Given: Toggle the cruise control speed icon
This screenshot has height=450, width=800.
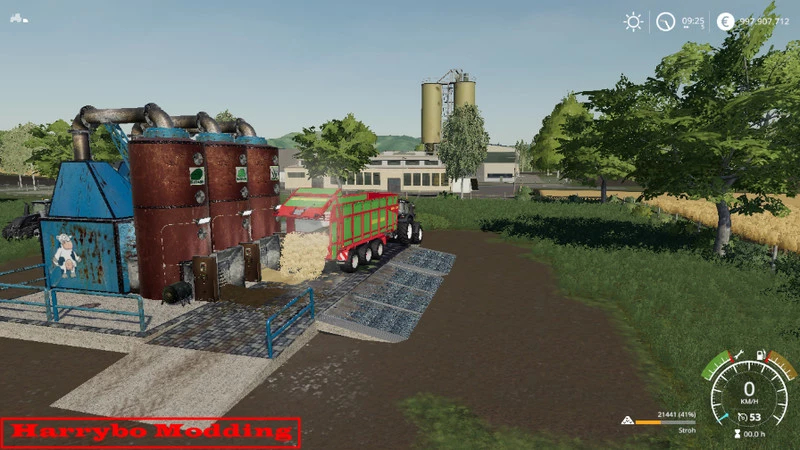Looking at the screenshot, I should pos(742,417).
